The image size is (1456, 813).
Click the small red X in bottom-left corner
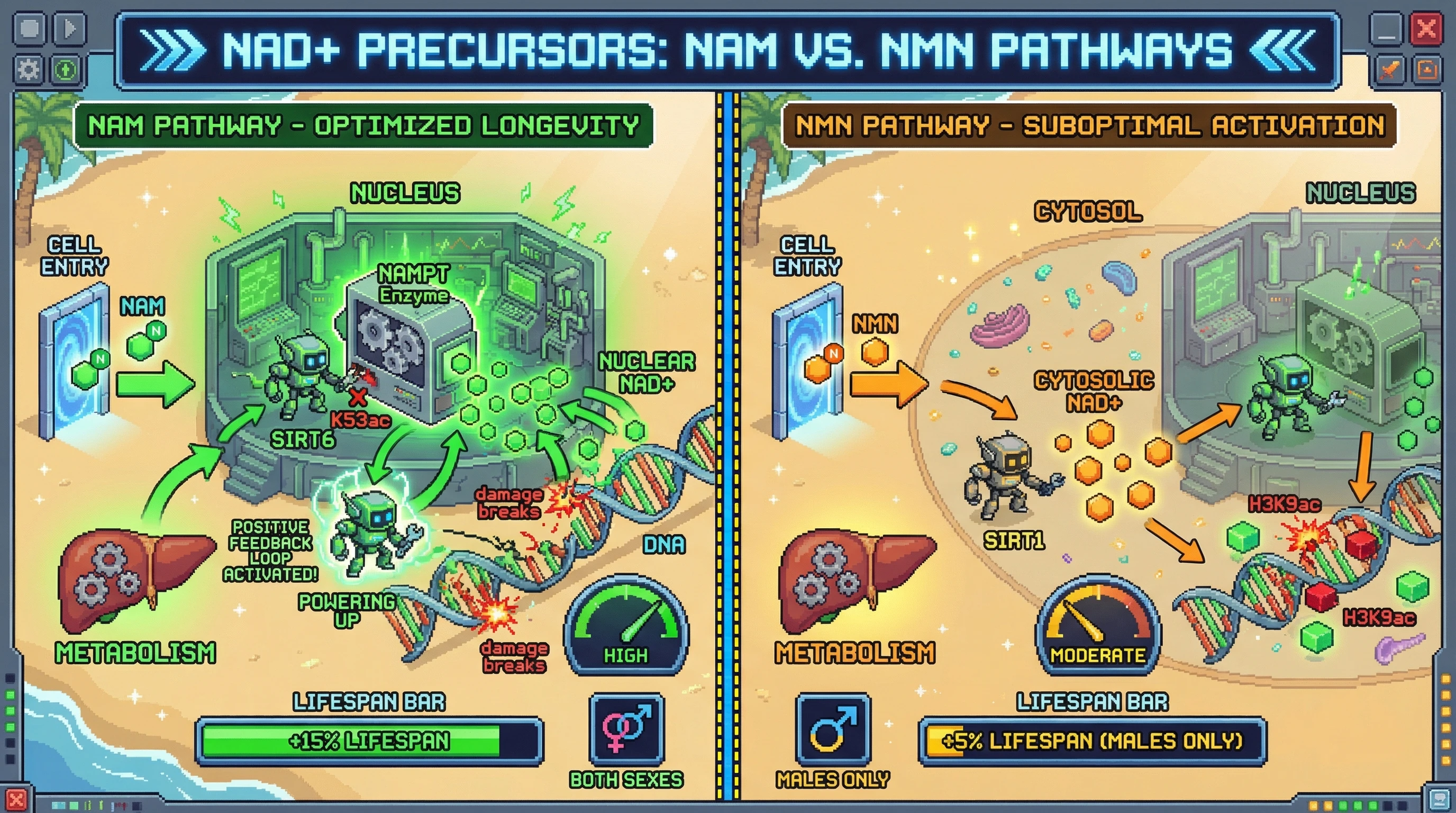tap(15, 799)
